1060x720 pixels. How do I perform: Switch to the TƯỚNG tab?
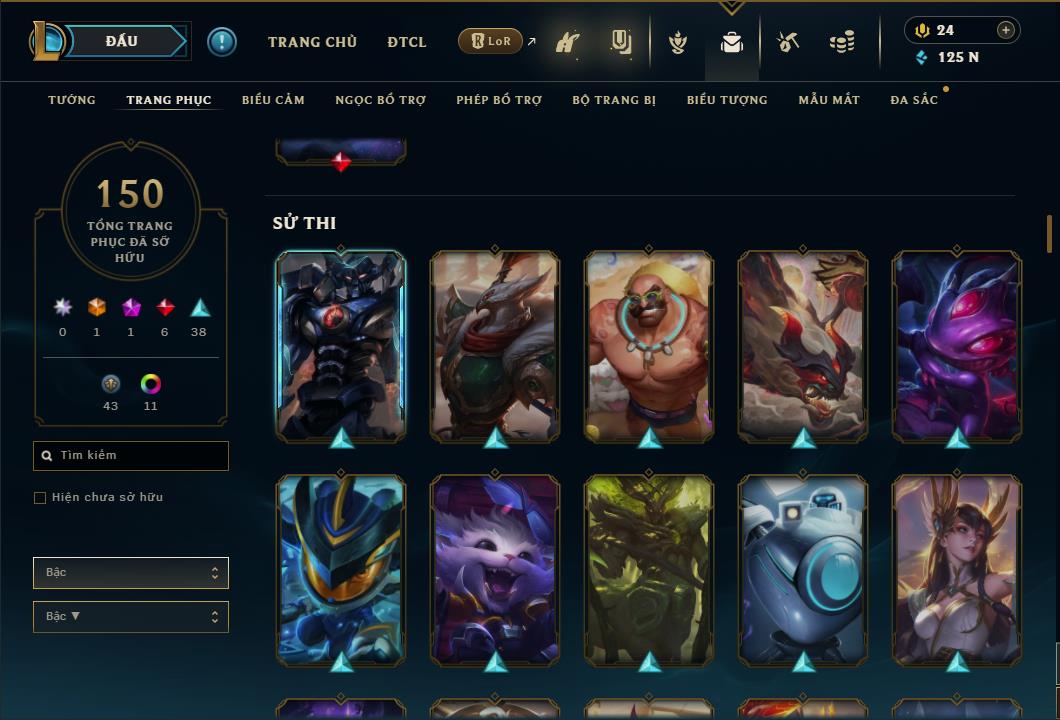click(72, 100)
